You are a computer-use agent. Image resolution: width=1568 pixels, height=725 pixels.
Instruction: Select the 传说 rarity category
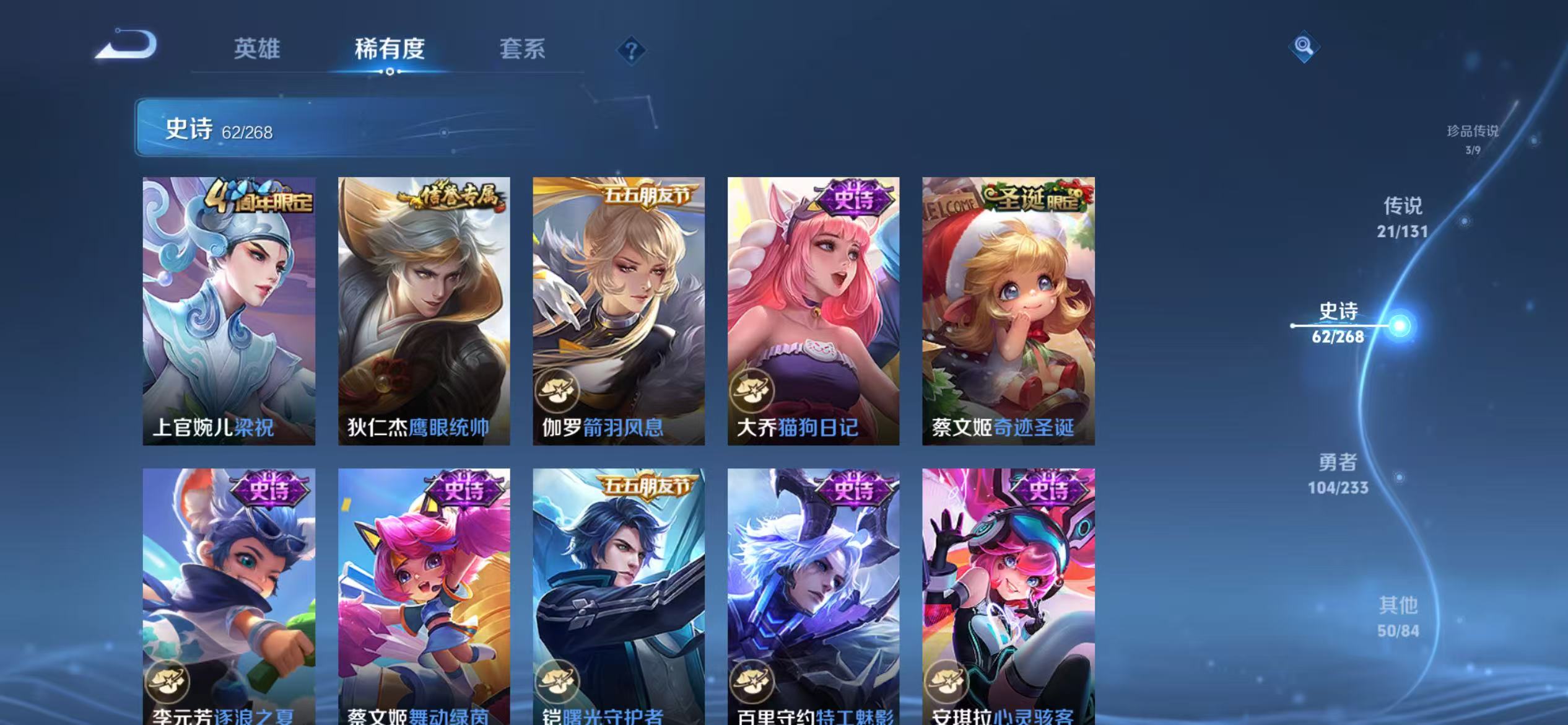pyautogui.click(x=1403, y=217)
